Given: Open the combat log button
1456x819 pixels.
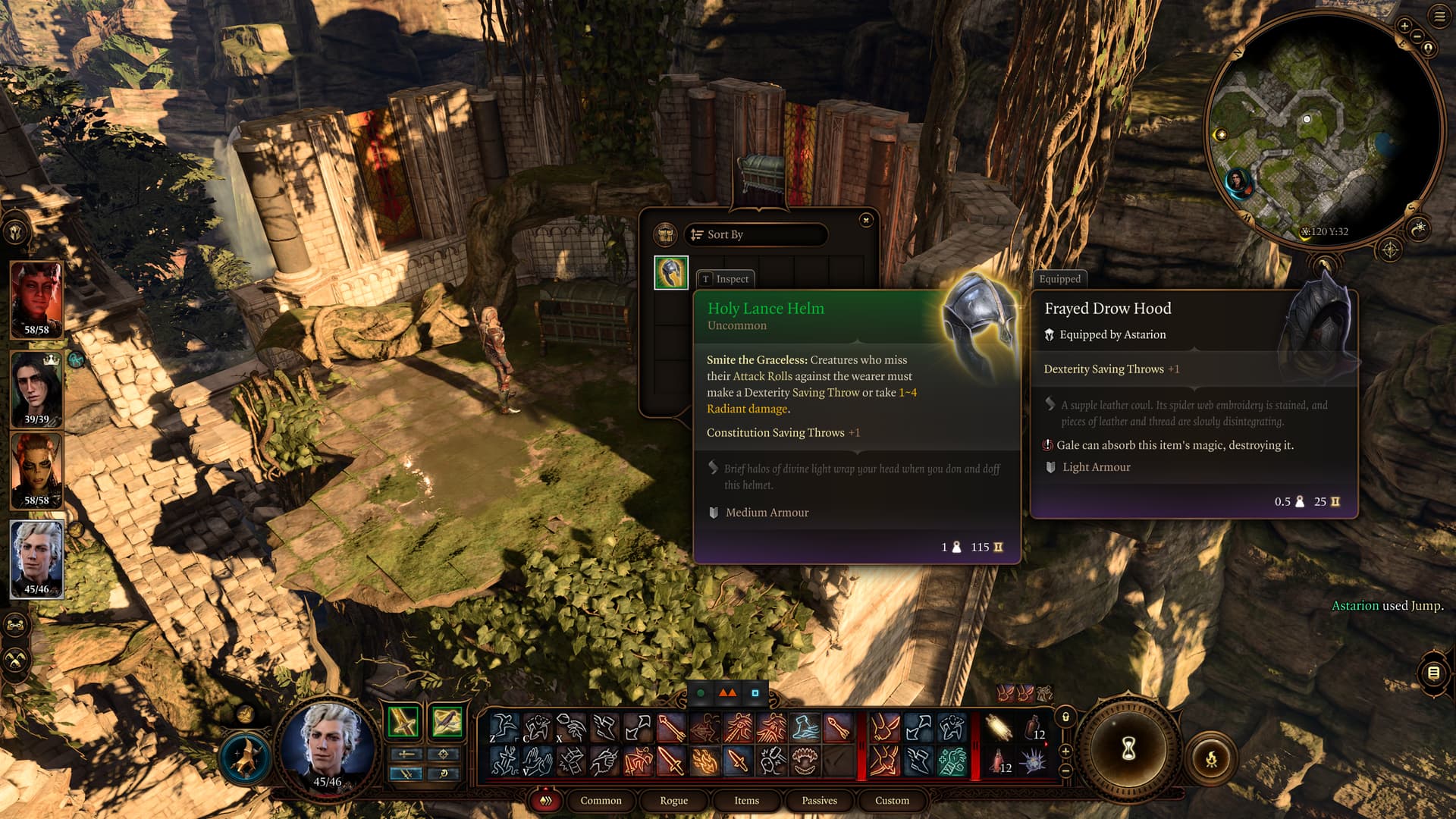Looking at the screenshot, I should point(1433,673).
